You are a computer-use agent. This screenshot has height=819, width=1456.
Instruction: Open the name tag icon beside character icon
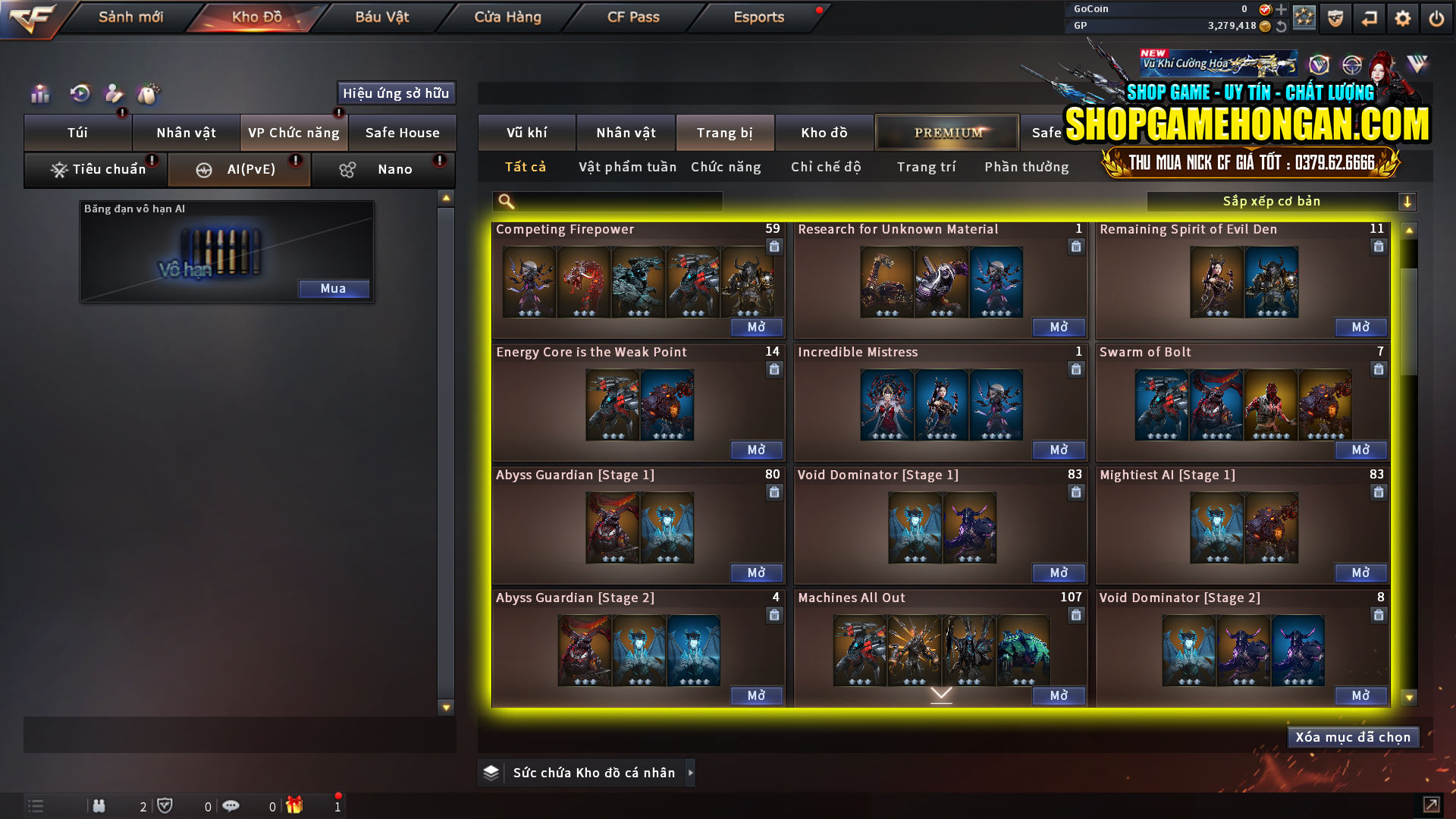tap(149, 94)
